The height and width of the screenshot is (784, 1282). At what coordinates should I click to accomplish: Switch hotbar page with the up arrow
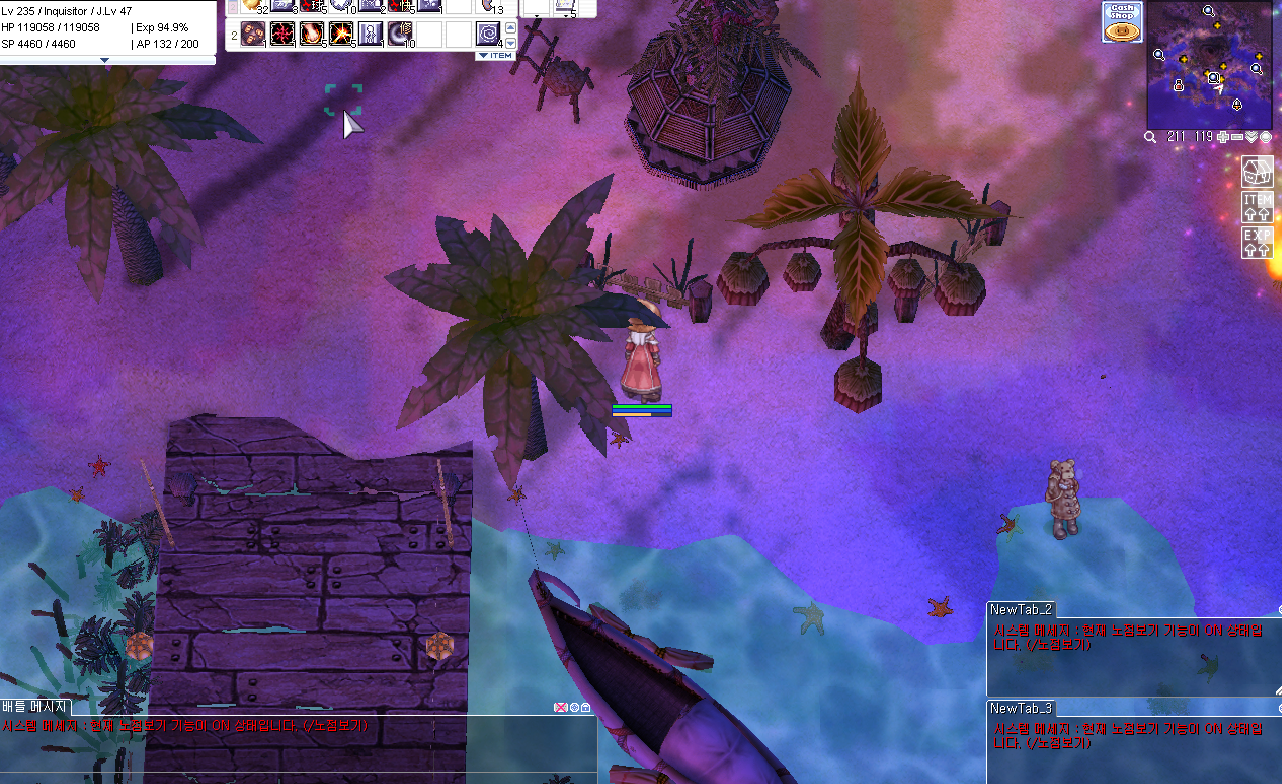(x=511, y=28)
